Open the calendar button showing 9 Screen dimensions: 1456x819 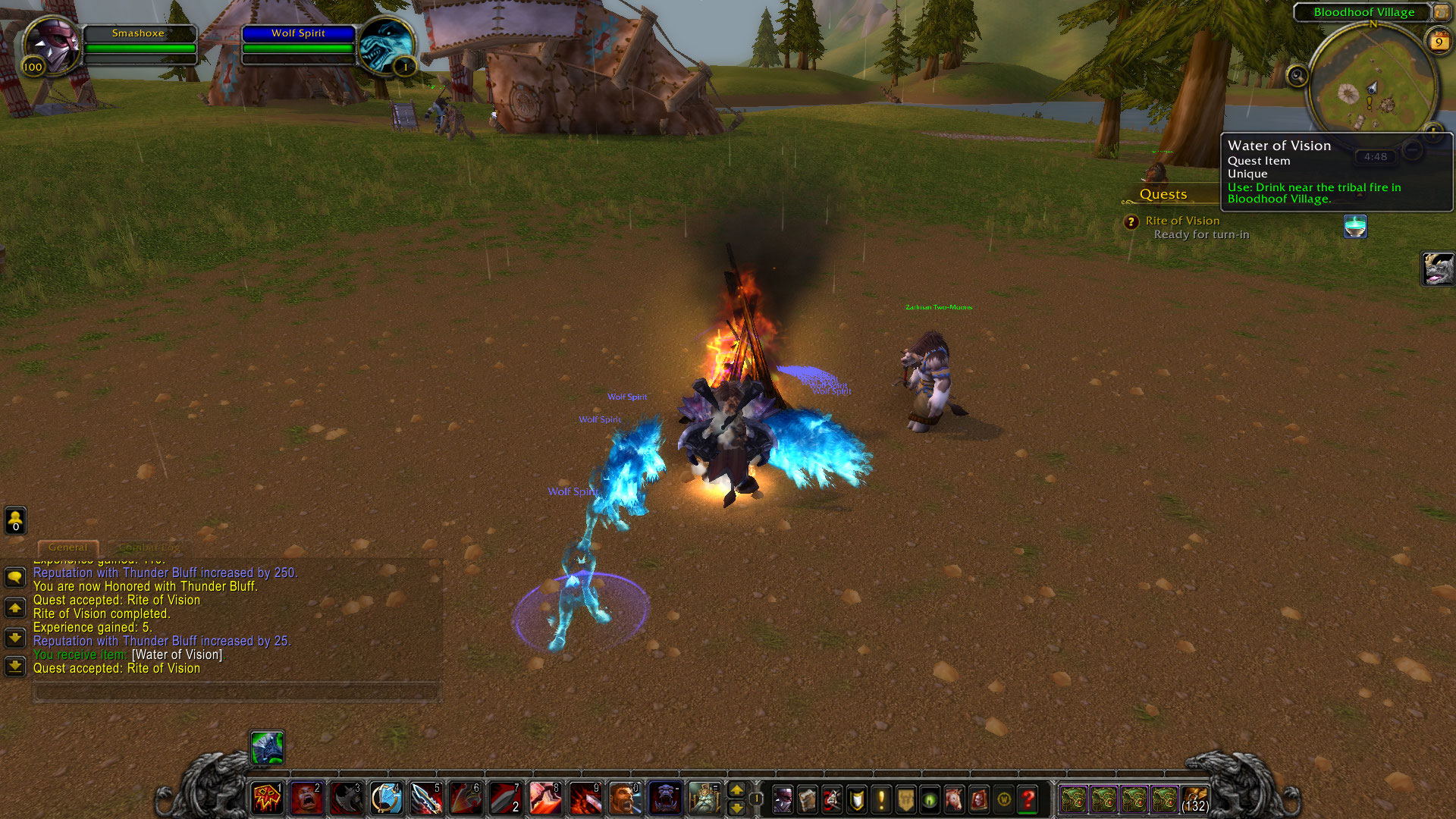pos(1439,42)
